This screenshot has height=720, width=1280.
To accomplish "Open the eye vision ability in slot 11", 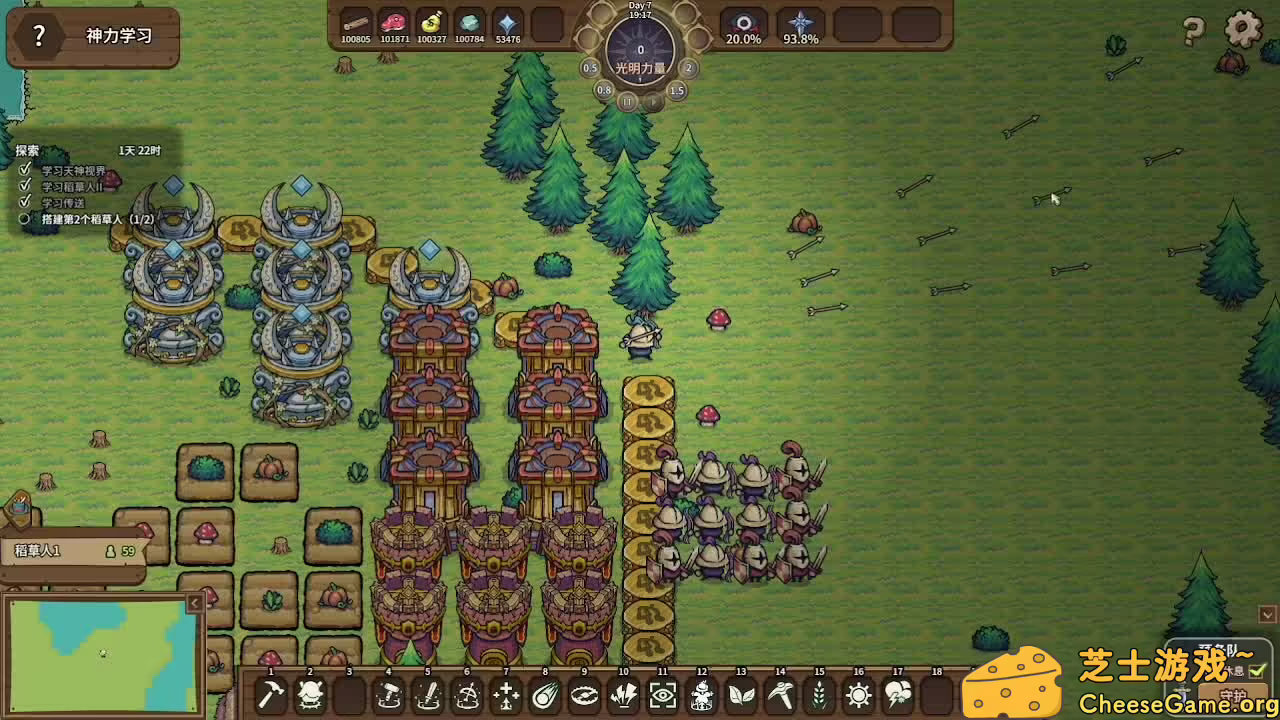I will (x=661, y=694).
